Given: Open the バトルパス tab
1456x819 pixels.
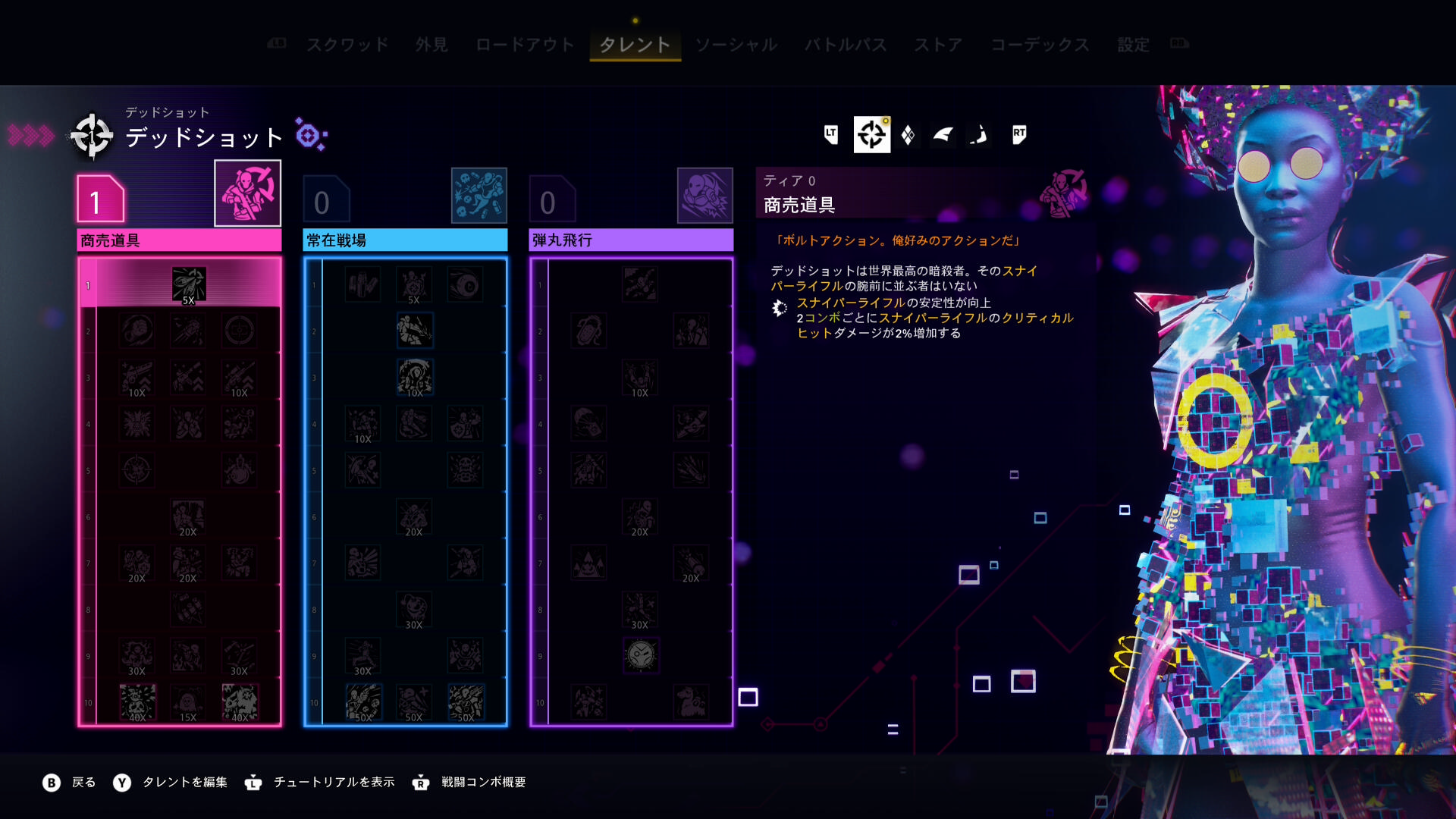Looking at the screenshot, I should pyautogui.click(x=846, y=45).
